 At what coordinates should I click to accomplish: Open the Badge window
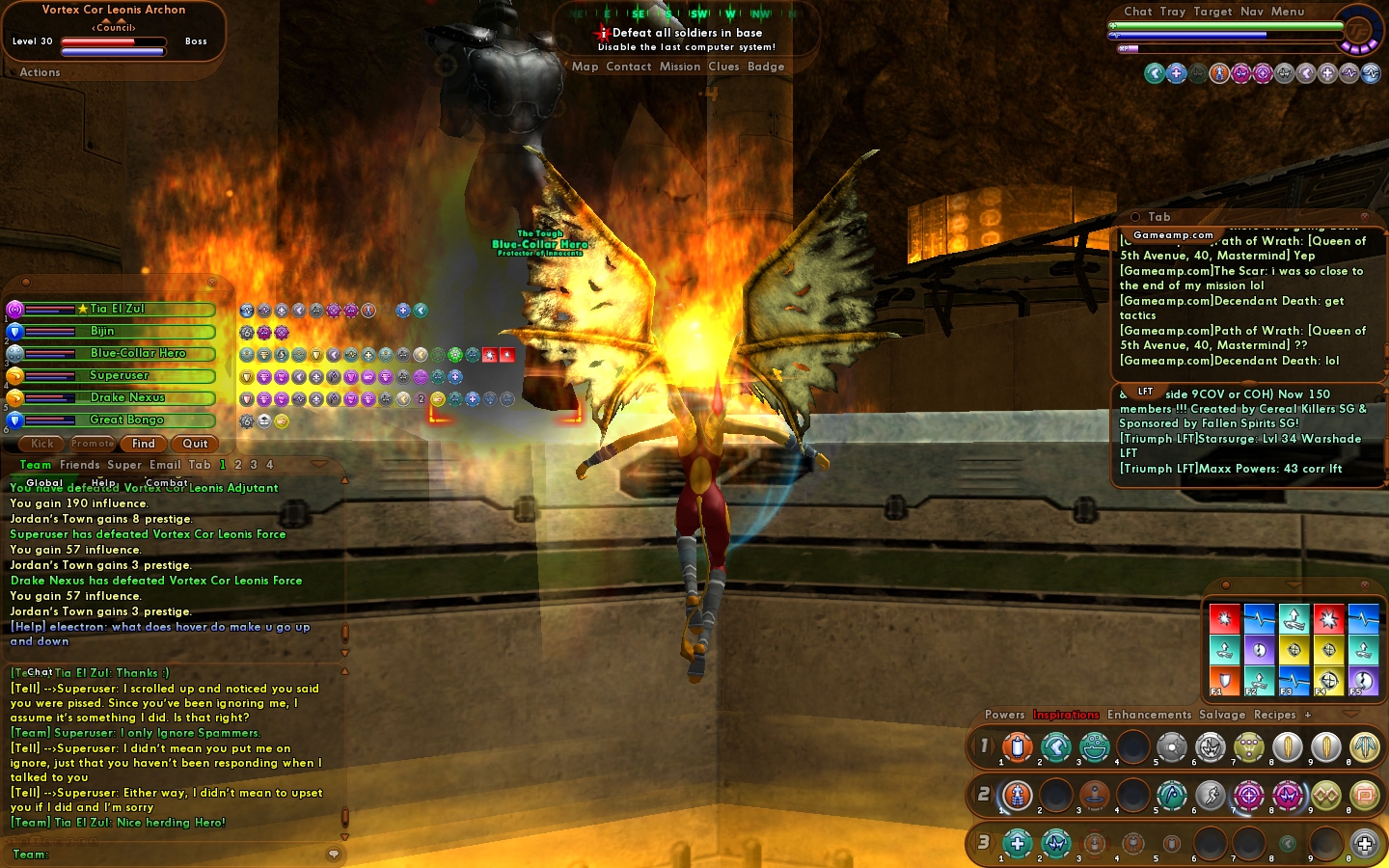766,67
